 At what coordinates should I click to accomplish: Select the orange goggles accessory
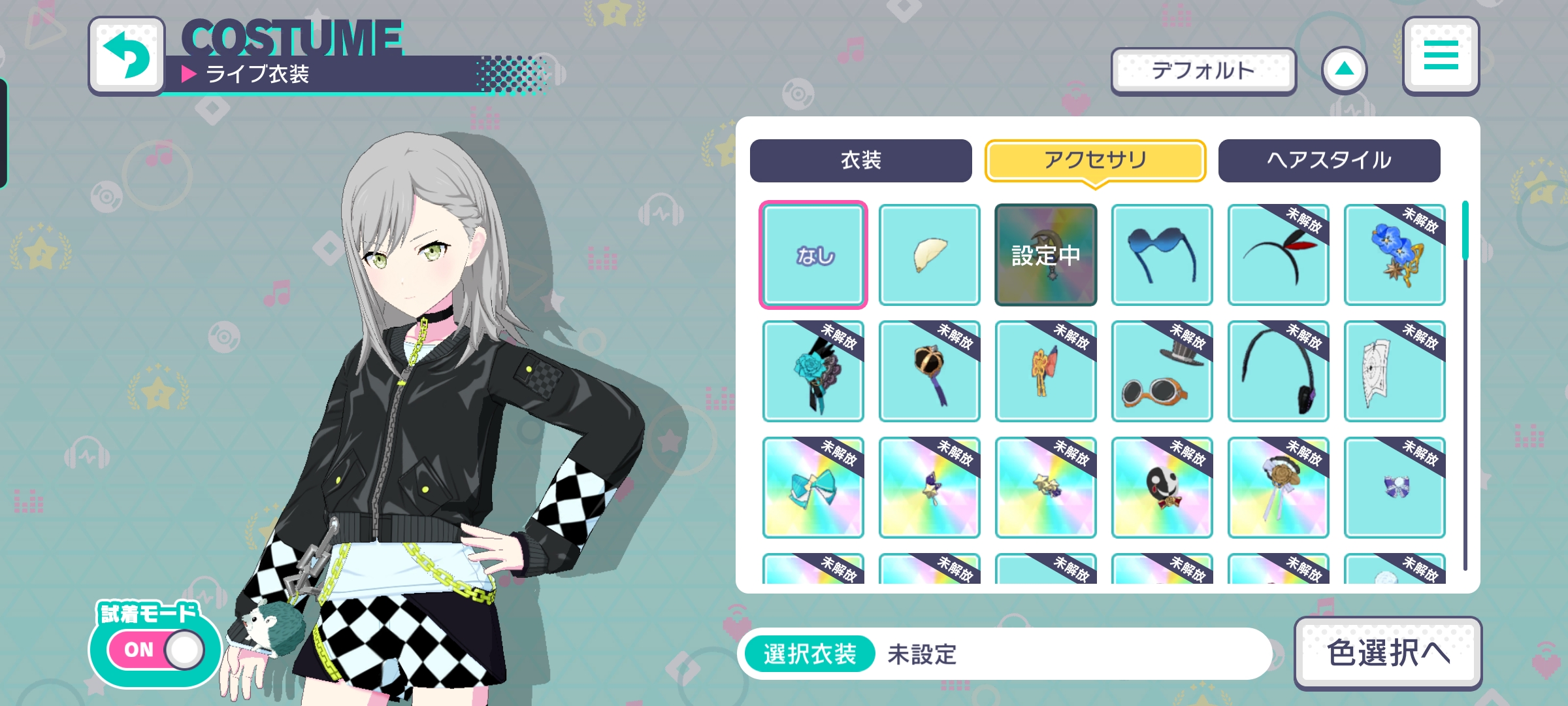tap(1162, 371)
